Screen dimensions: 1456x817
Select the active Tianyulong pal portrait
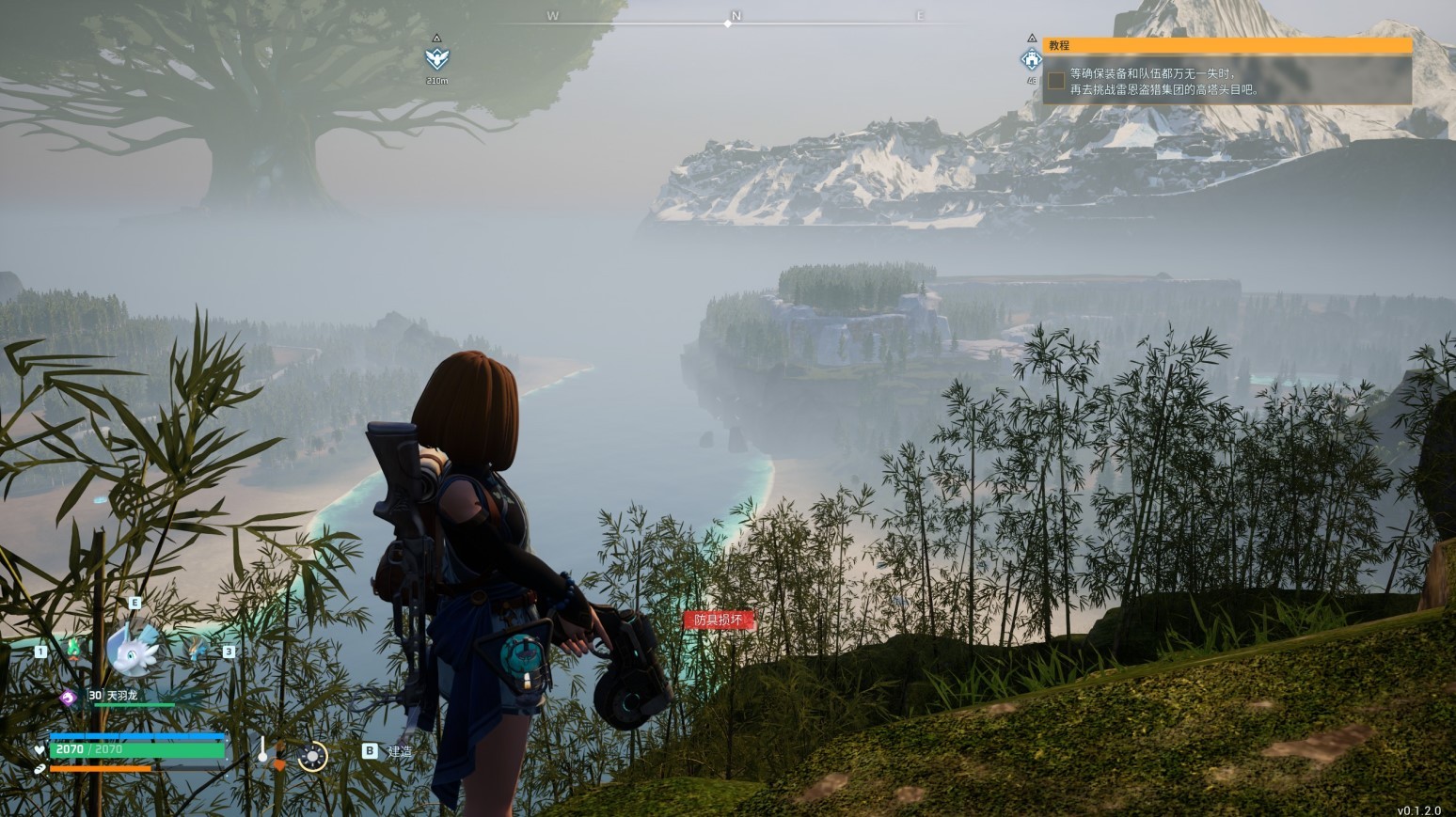(x=133, y=648)
